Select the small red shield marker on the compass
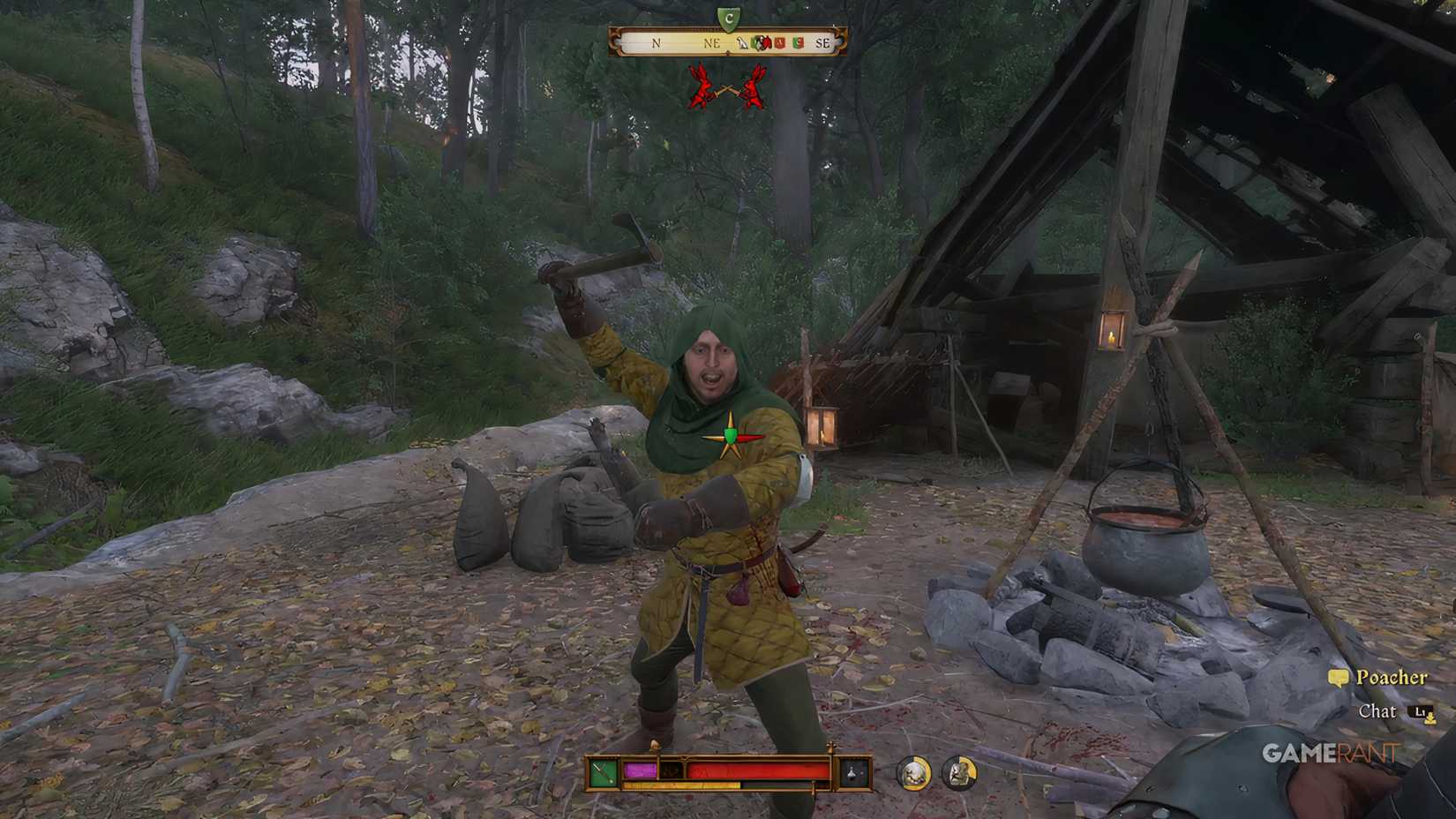Image resolution: width=1456 pixels, height=819 pixels. point(779,43)
